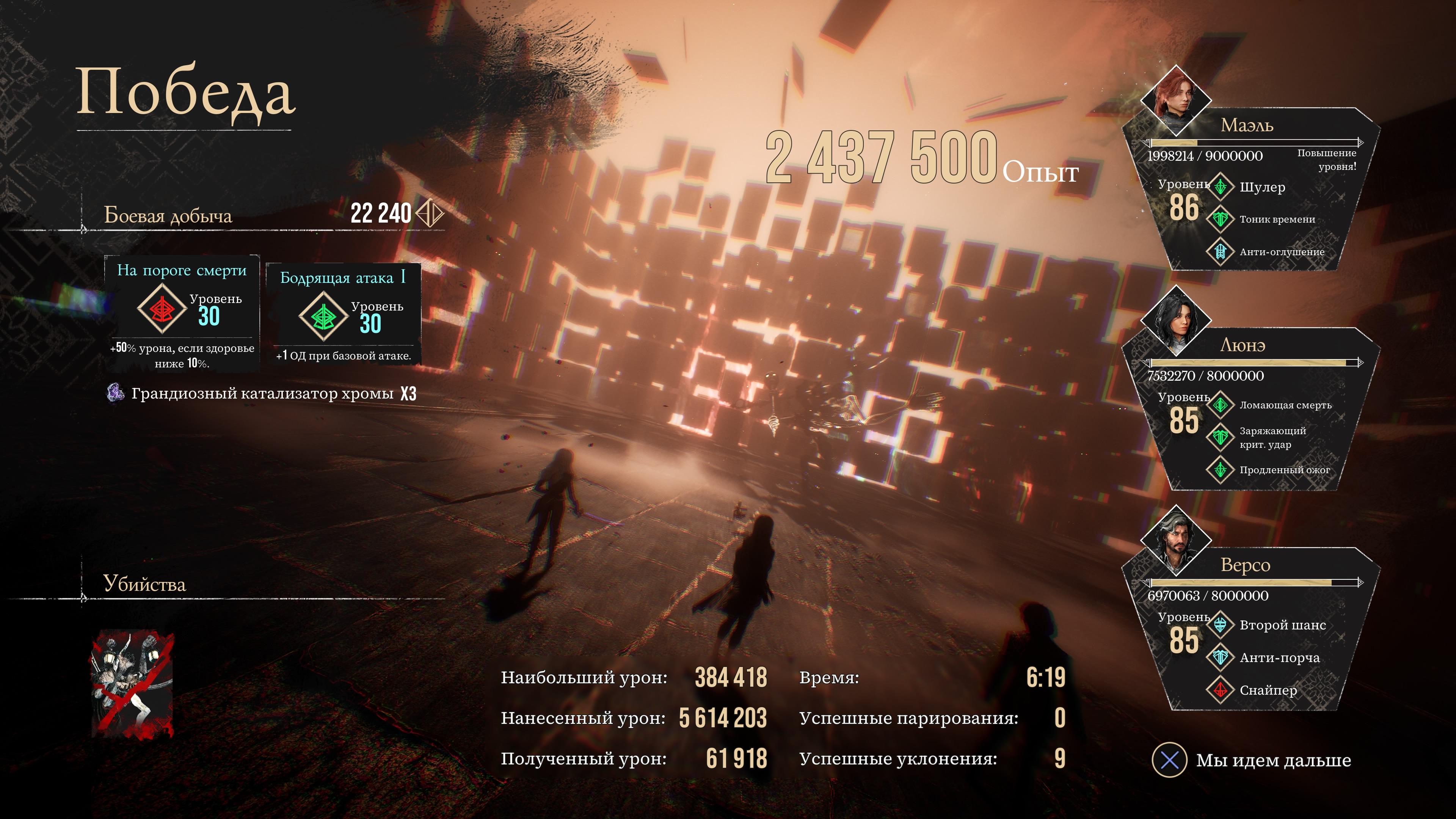Show the Снайпер pictos icon
The height and width of the screenshot is (819, 1456).
(x=1221, y=690)
